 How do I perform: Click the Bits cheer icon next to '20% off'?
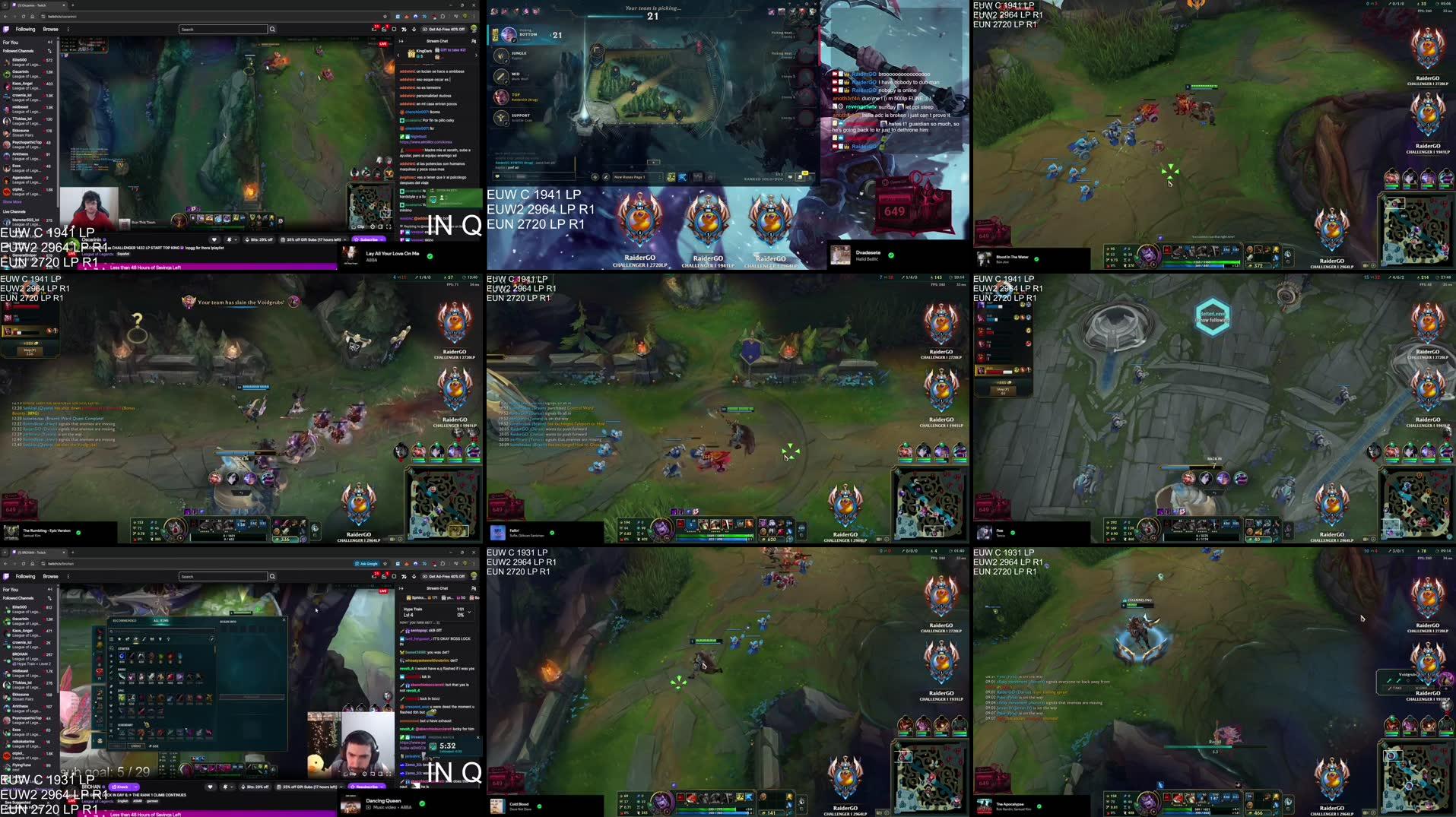[246, 239]
